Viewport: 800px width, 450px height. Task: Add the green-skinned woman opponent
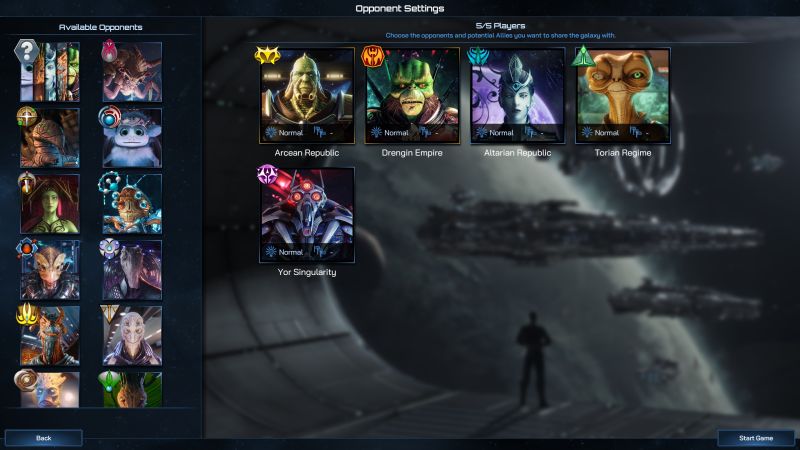point(49,204)
